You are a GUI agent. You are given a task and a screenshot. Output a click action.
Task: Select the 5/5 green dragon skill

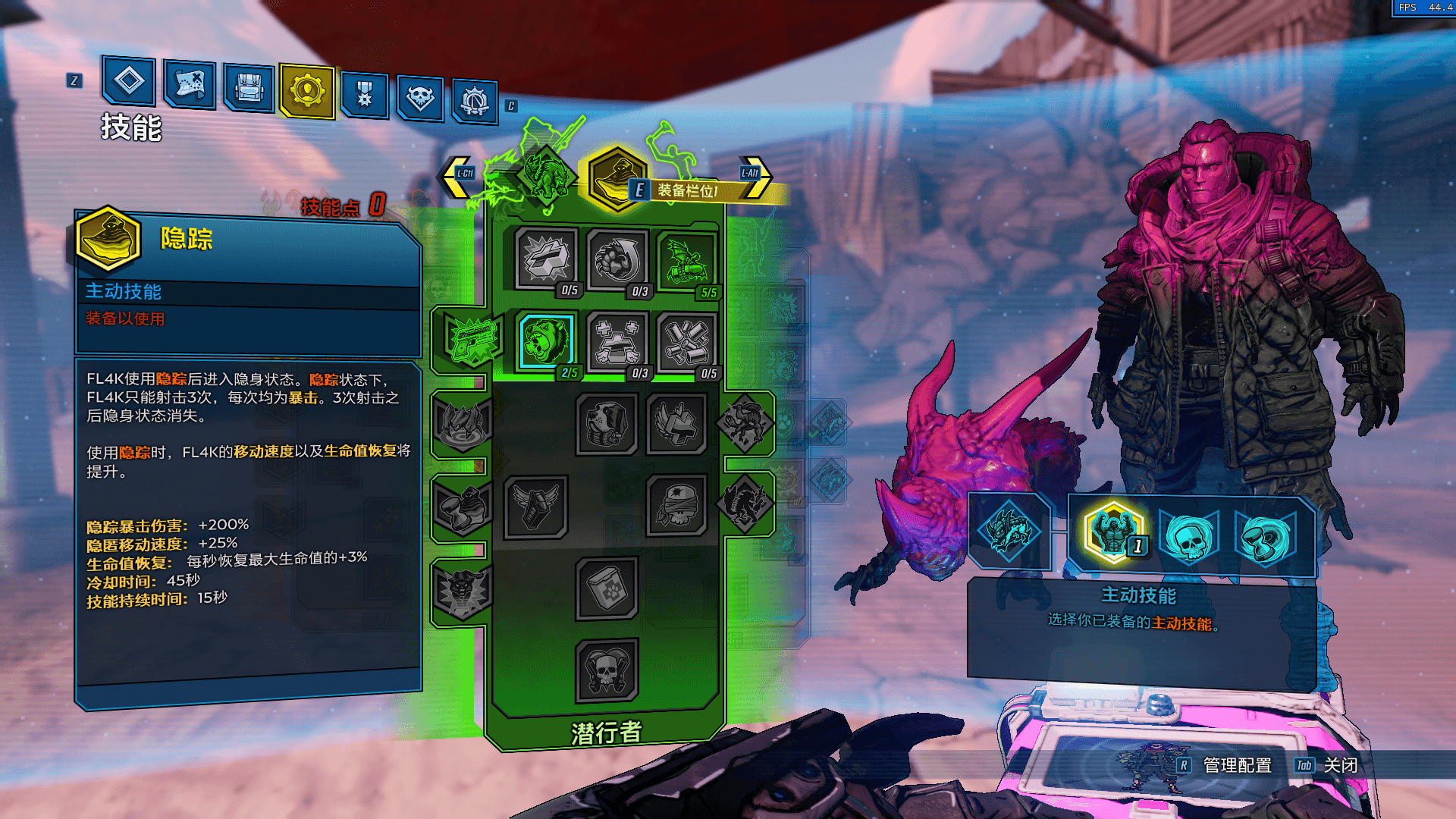[687, 262]
